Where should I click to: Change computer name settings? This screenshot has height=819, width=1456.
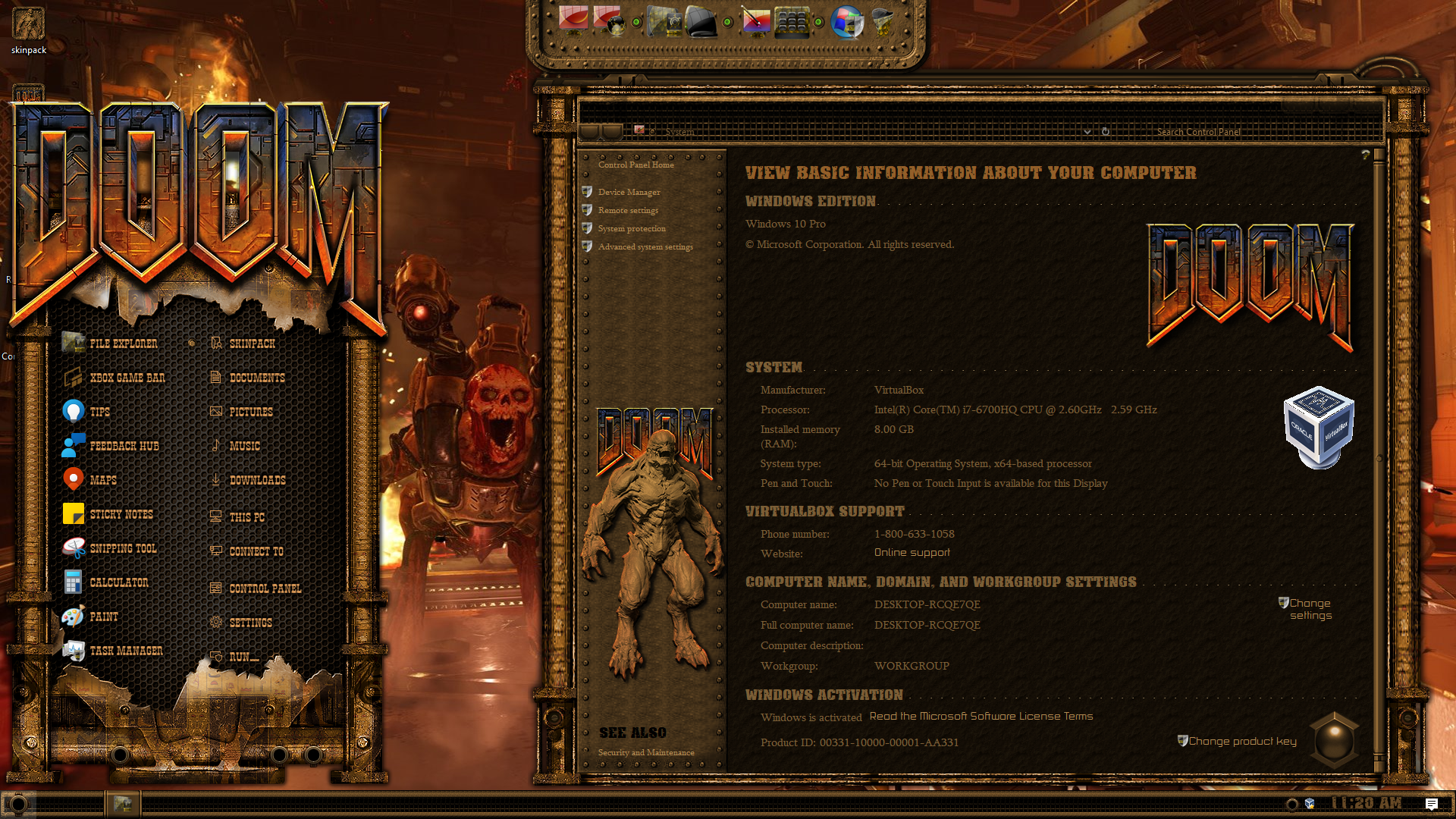pos(1310,609)
